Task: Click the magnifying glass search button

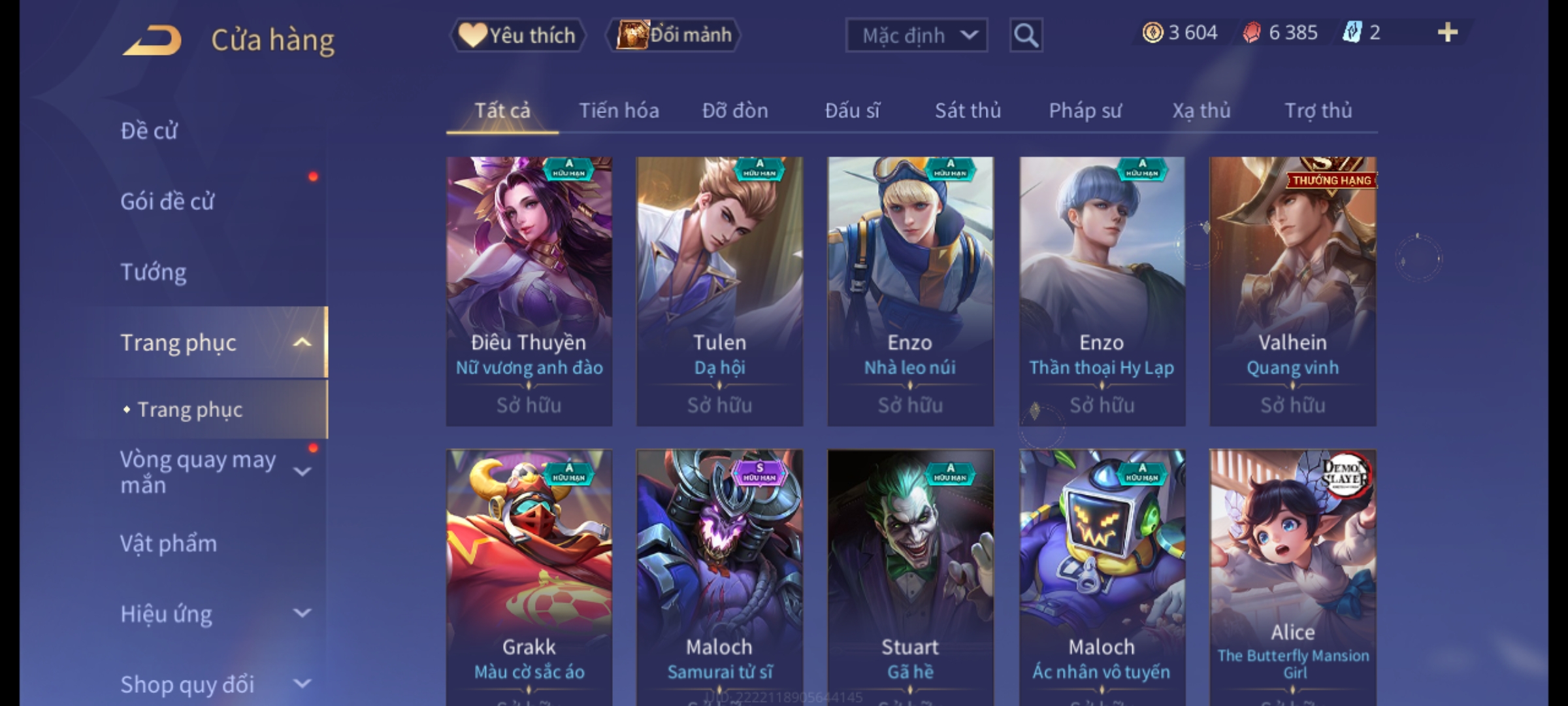Action: click(x=1026, y=35)
